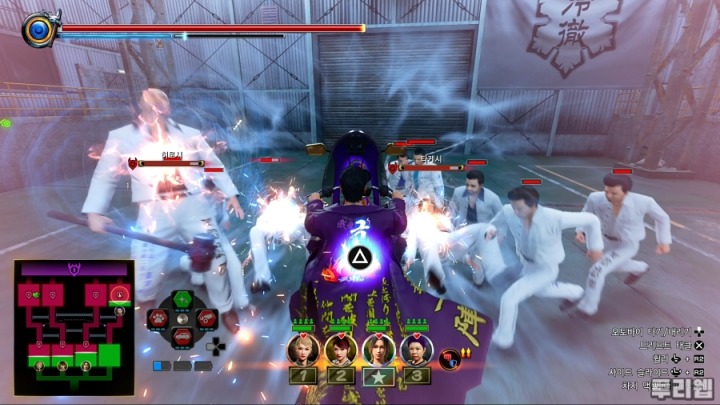720x405 pixels.
Task: Select squad member portrait numbered 1
Action: [304, 349]
